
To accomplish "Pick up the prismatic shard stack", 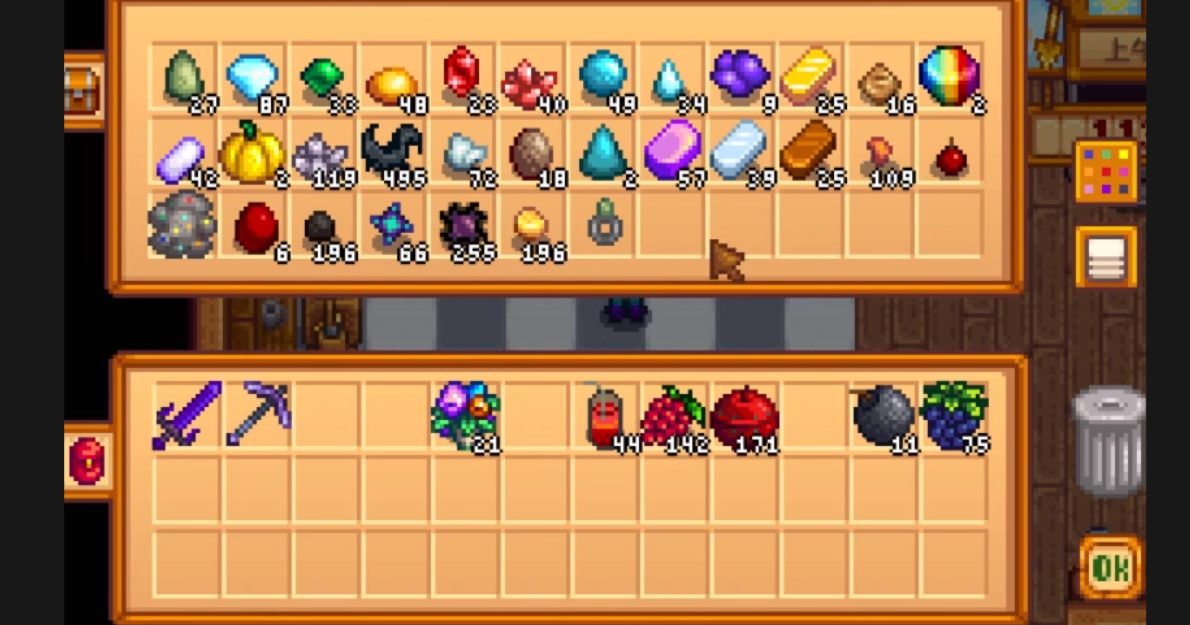I will pos(948,77).
